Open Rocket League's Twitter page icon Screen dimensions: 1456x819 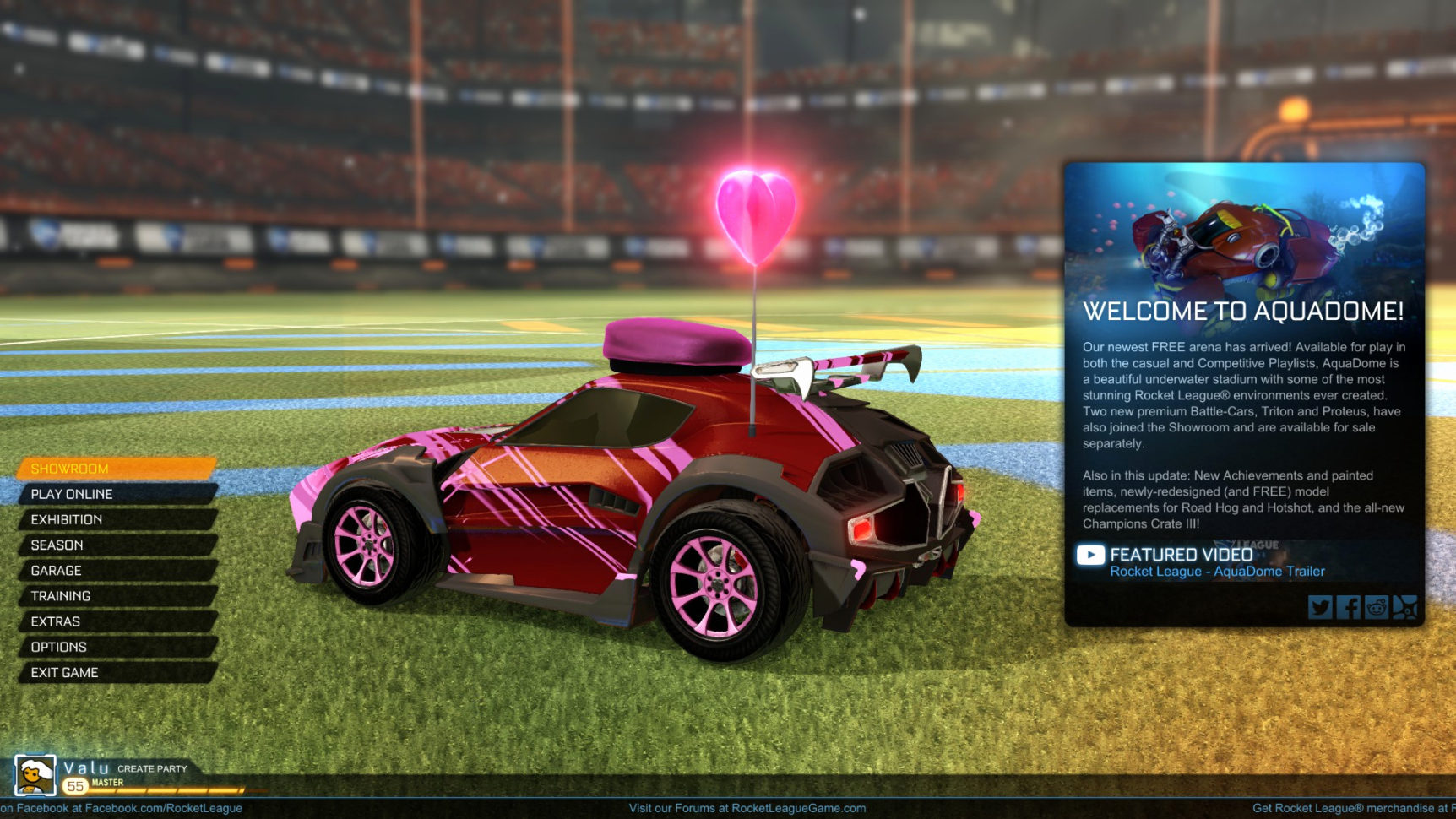tap(1320, 607)
